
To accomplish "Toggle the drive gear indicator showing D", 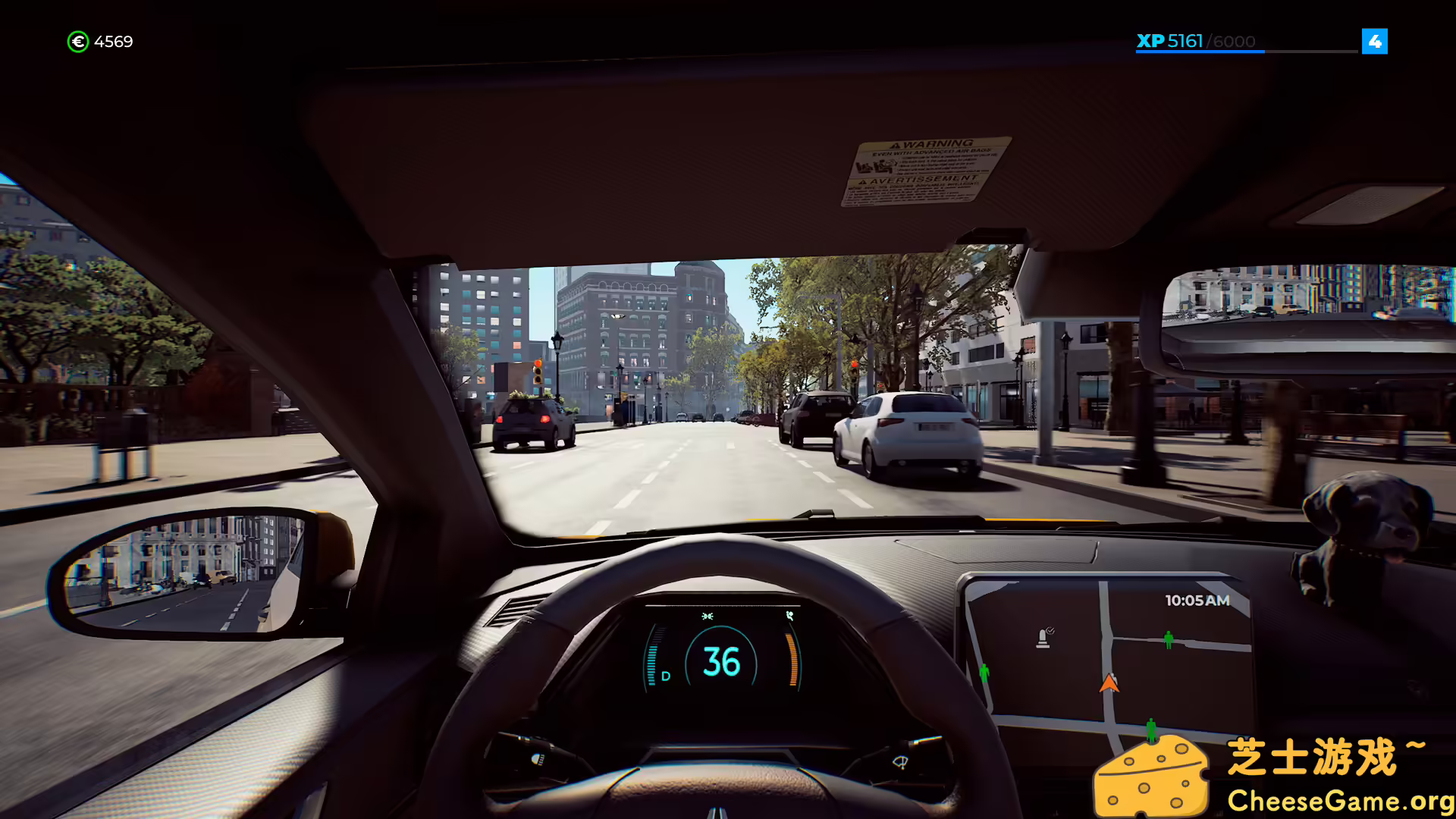I will click(666, 676).
